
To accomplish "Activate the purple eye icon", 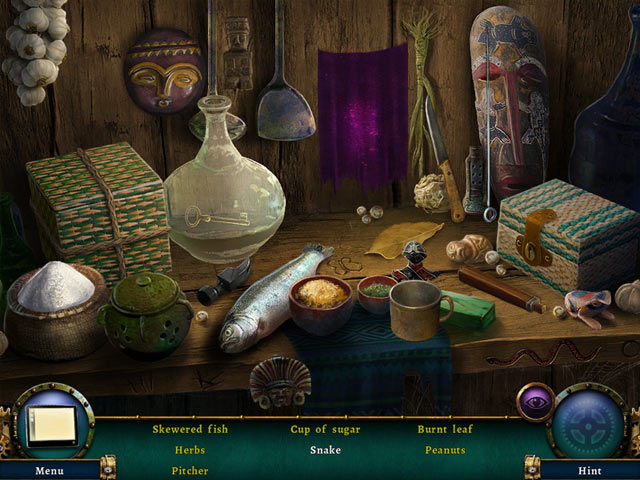I will (x=535, y=402).
